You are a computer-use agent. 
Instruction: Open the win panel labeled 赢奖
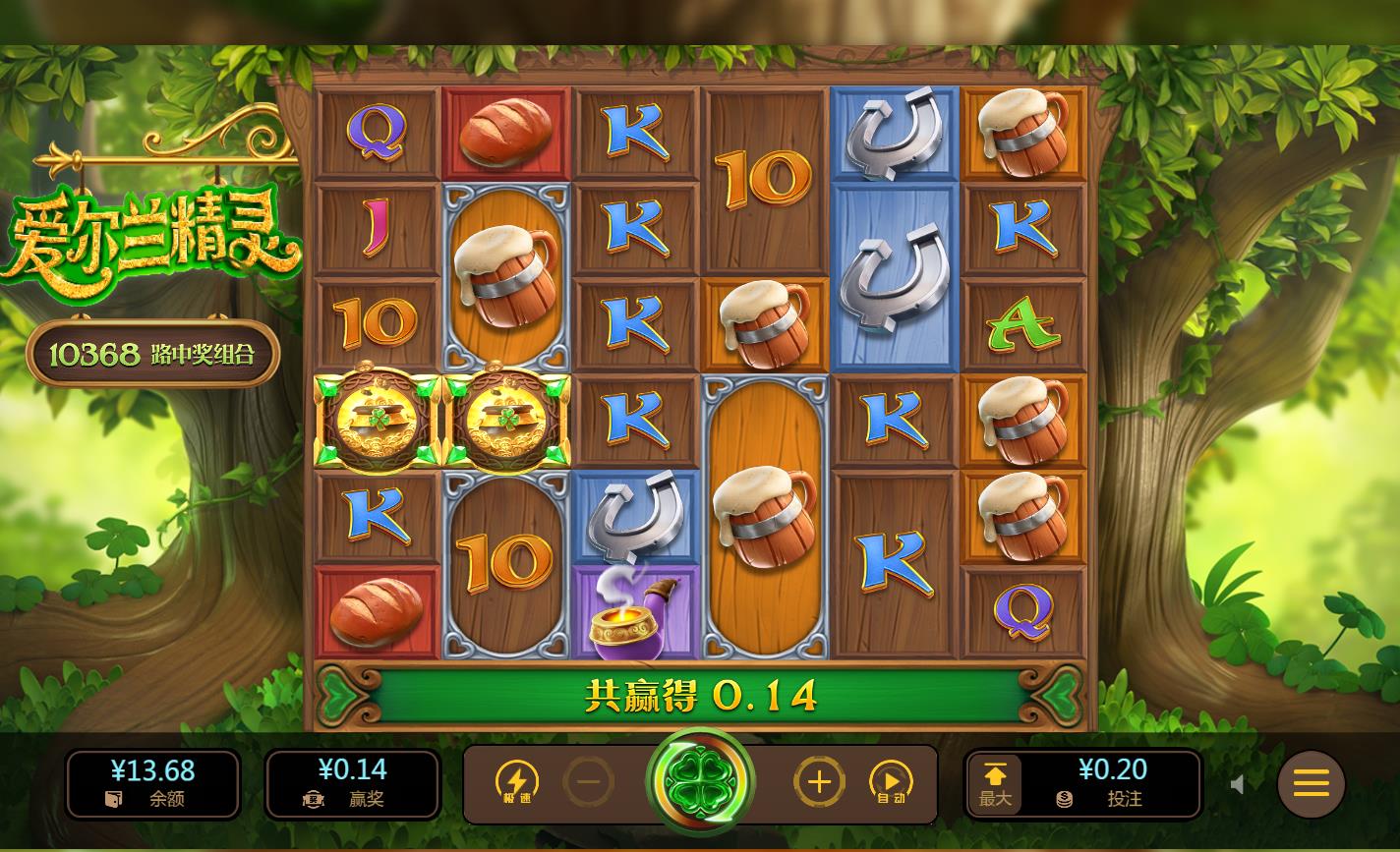pyautogui.click(x=353, y=783)
